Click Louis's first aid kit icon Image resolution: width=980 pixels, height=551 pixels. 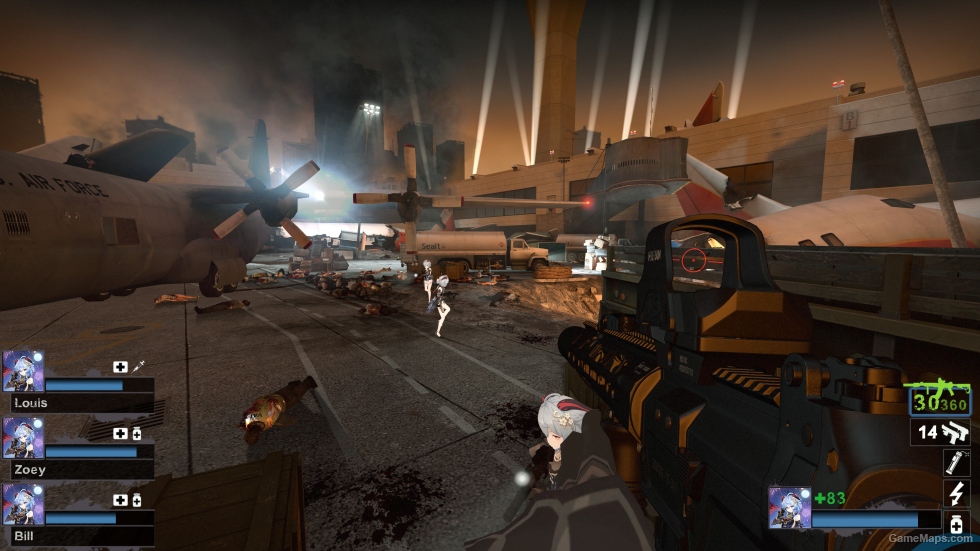pos(120,366)
